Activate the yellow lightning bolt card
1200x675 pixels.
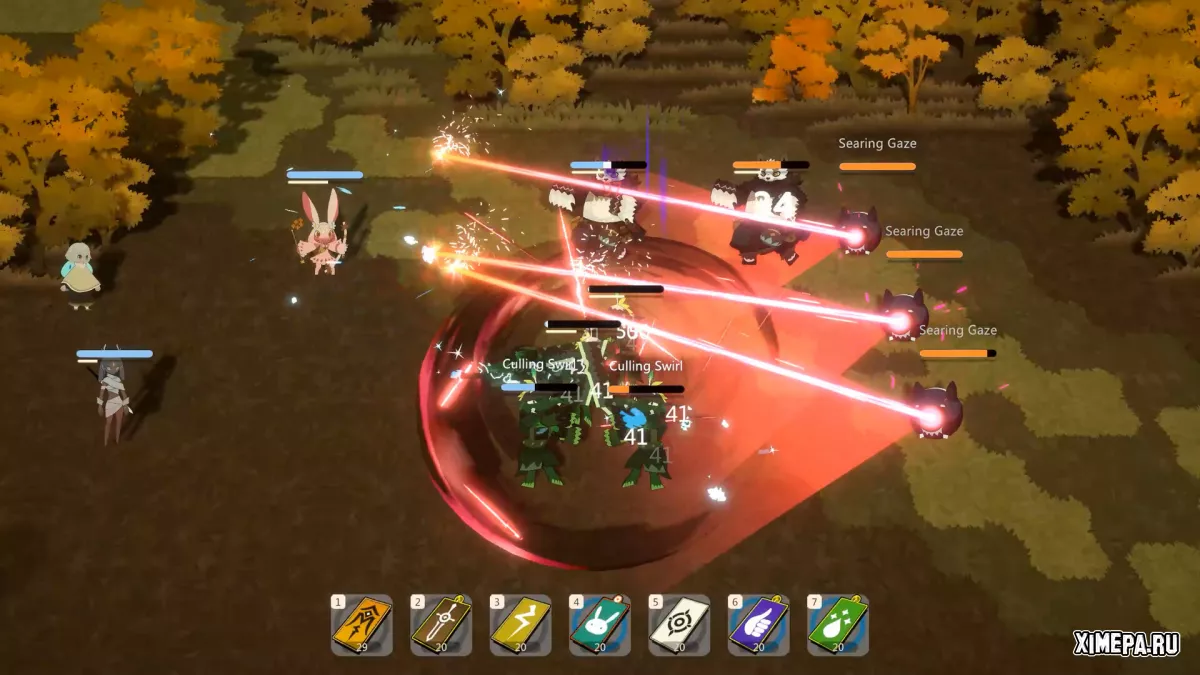coord(520,625)
